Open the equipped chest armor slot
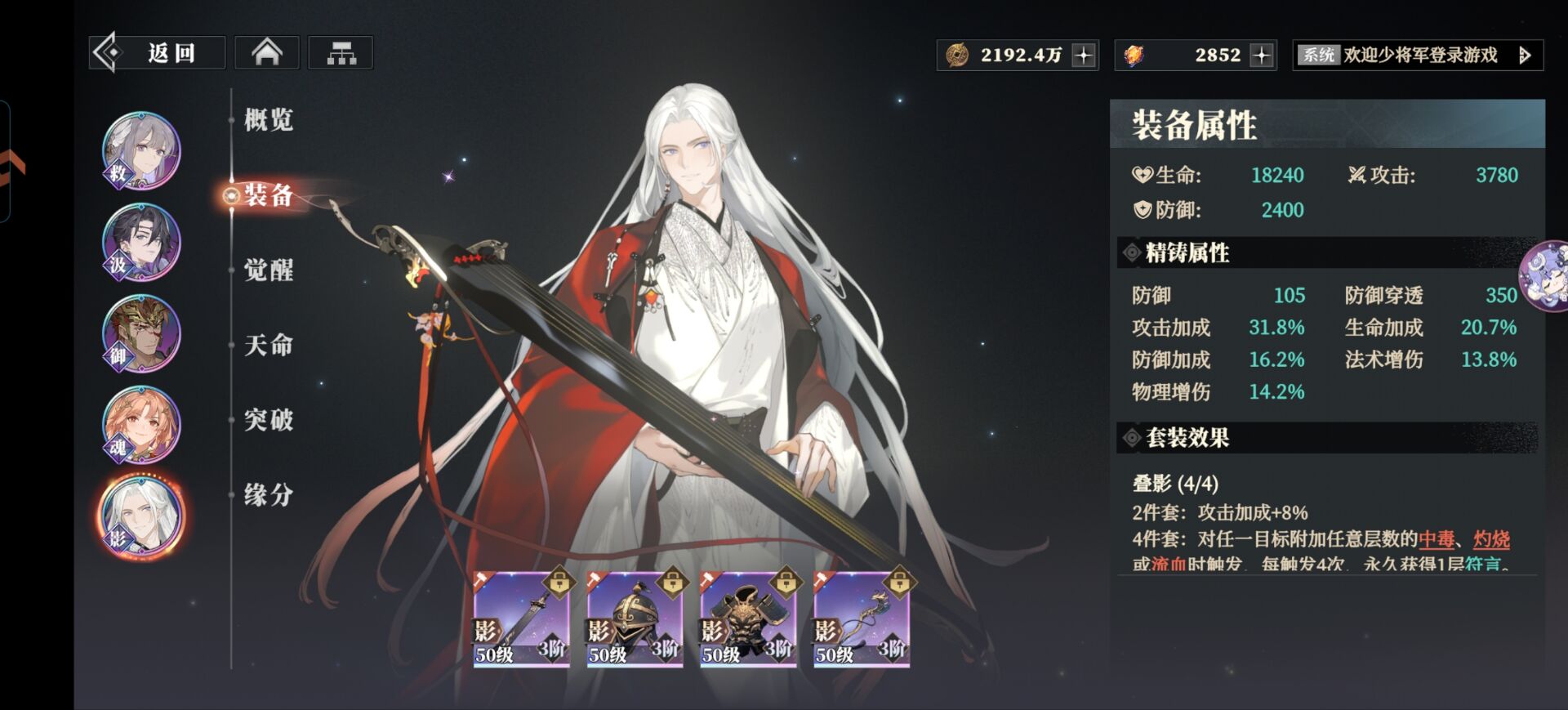 coord(748,618)
